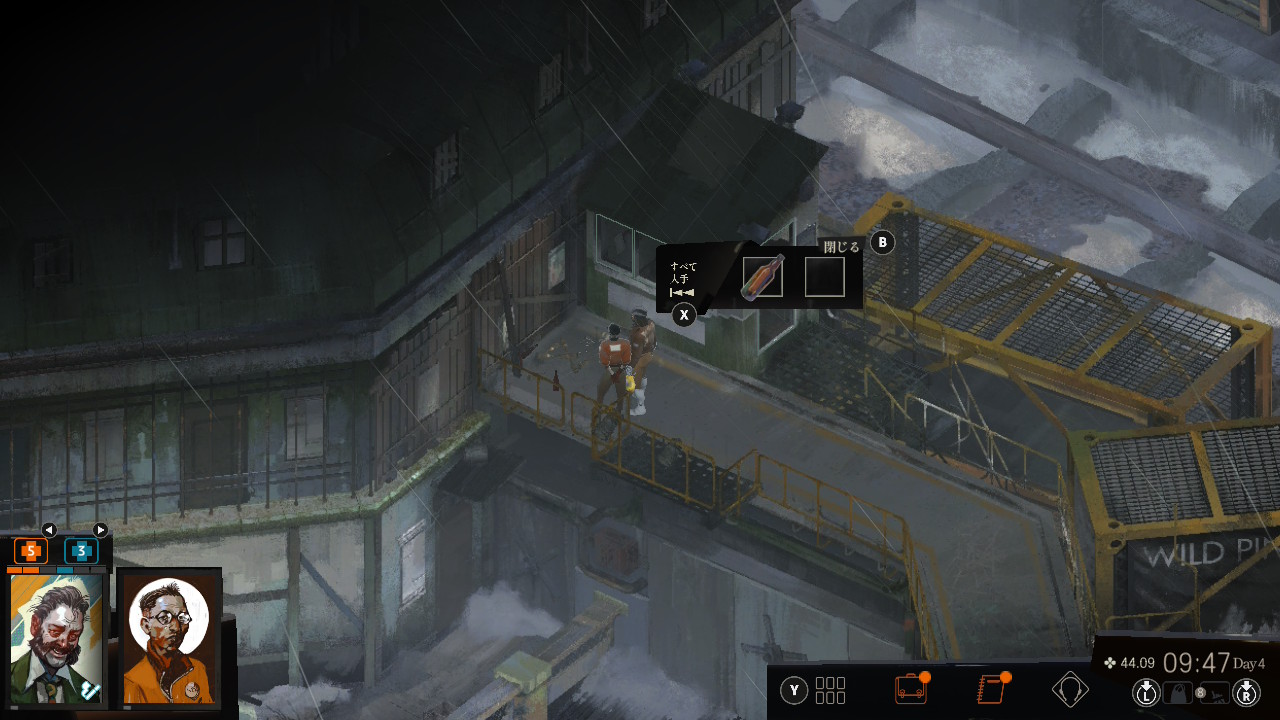
Task: Take the bottle from the loot slot
Action: click(763, 277)
